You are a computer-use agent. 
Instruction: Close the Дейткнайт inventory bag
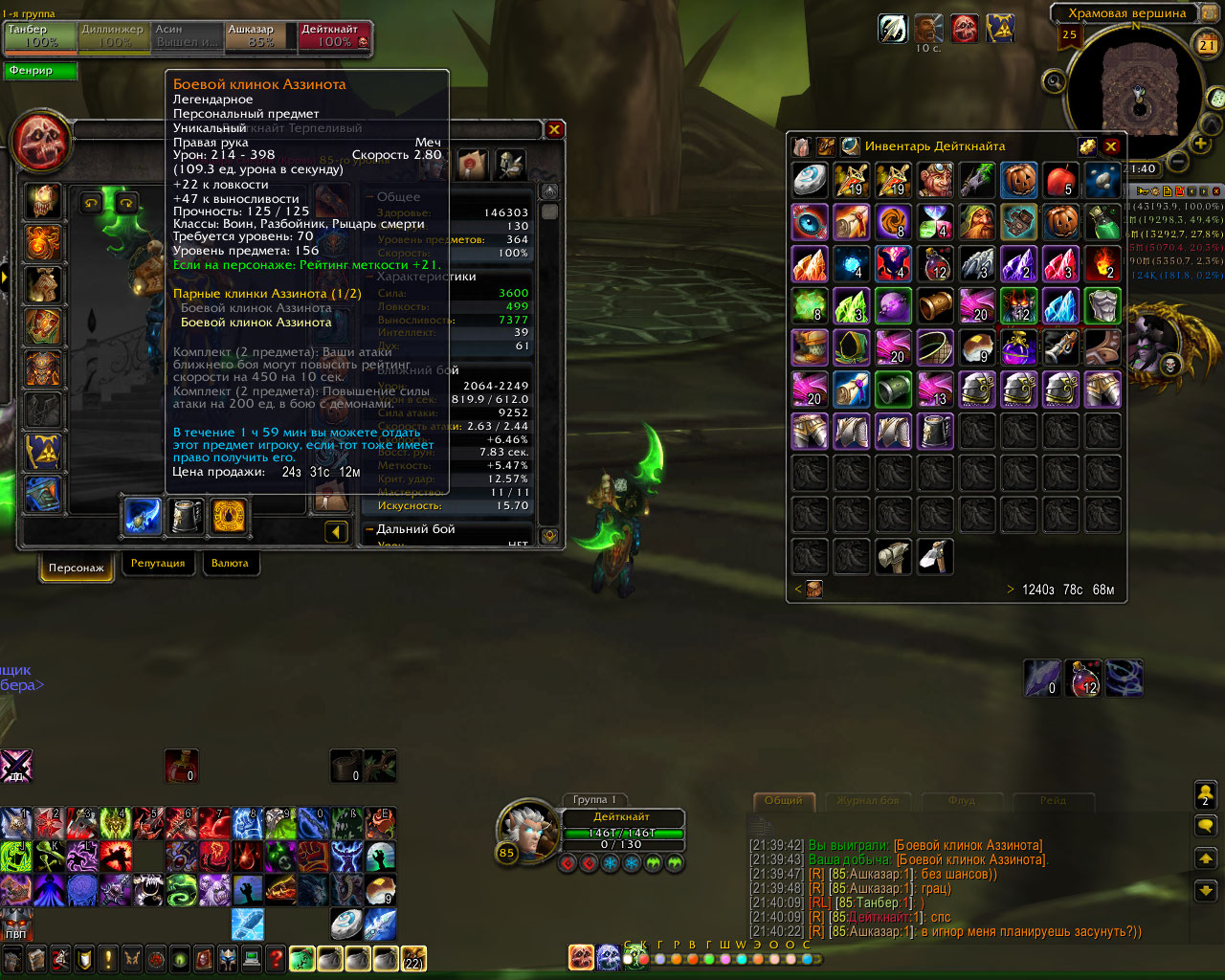1110,146
